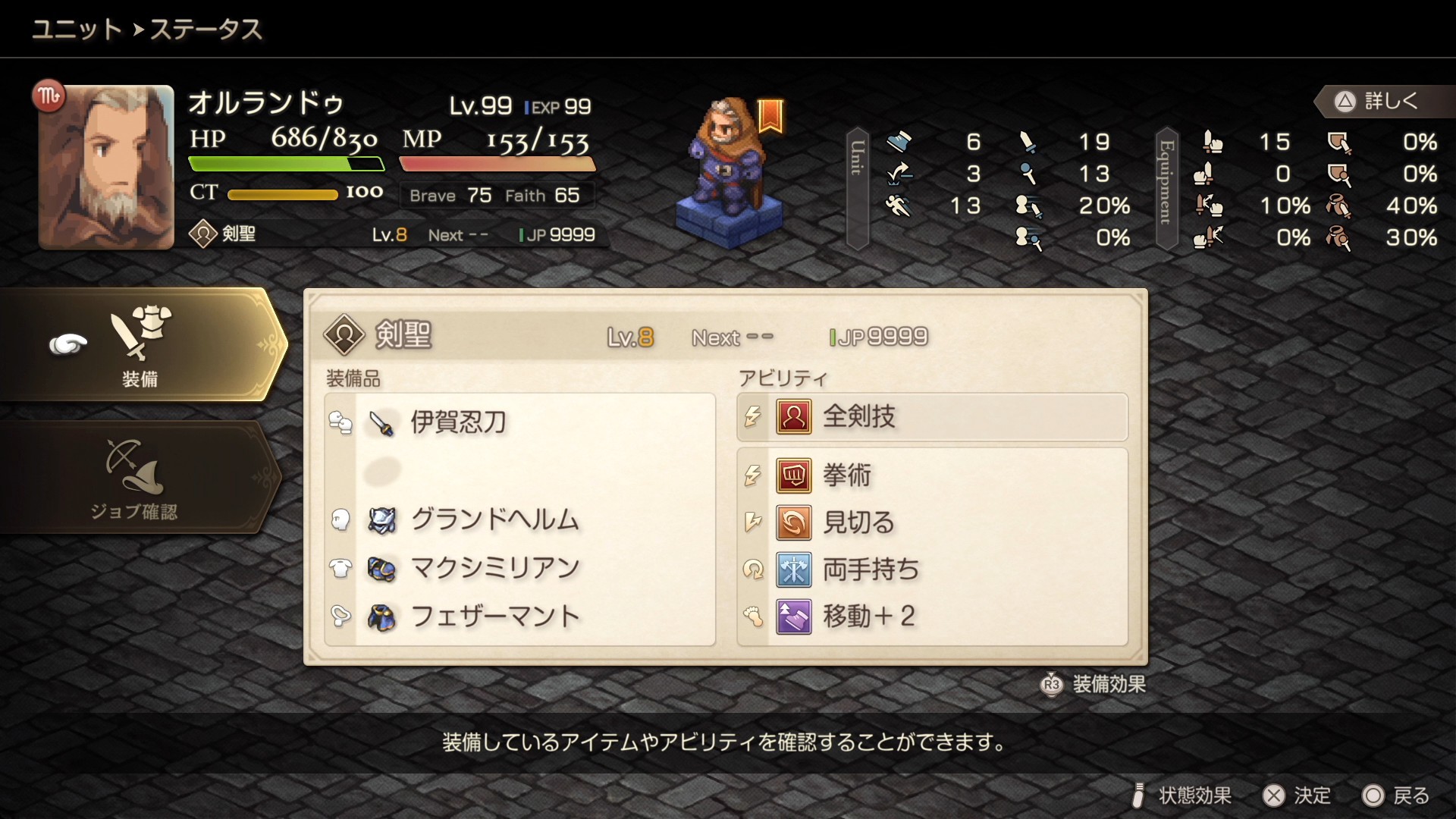The image size is (1456, 819).
Task: Select the 装備 equipment tab
Action: pyautogui.click(x=140, y=345)
